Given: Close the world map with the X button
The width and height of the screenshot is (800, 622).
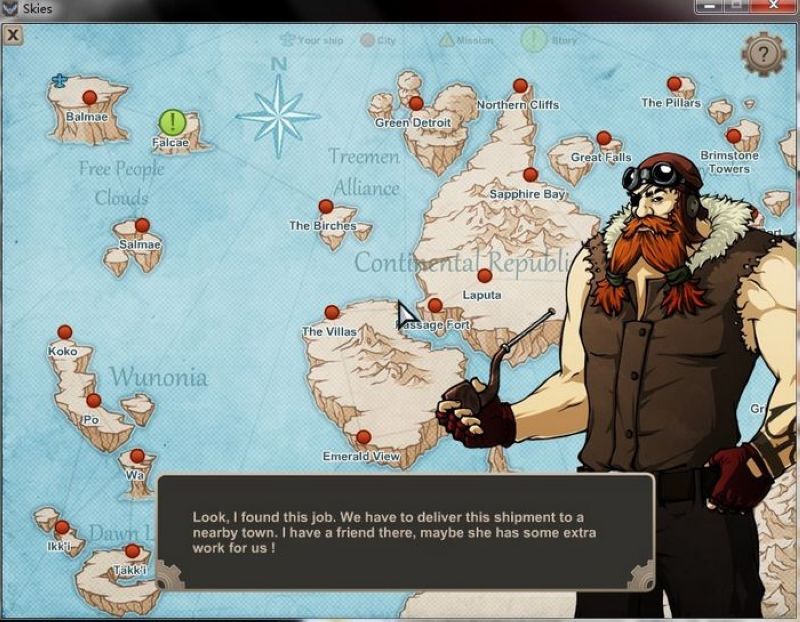Looking at the screenshot, I should 13,35.
